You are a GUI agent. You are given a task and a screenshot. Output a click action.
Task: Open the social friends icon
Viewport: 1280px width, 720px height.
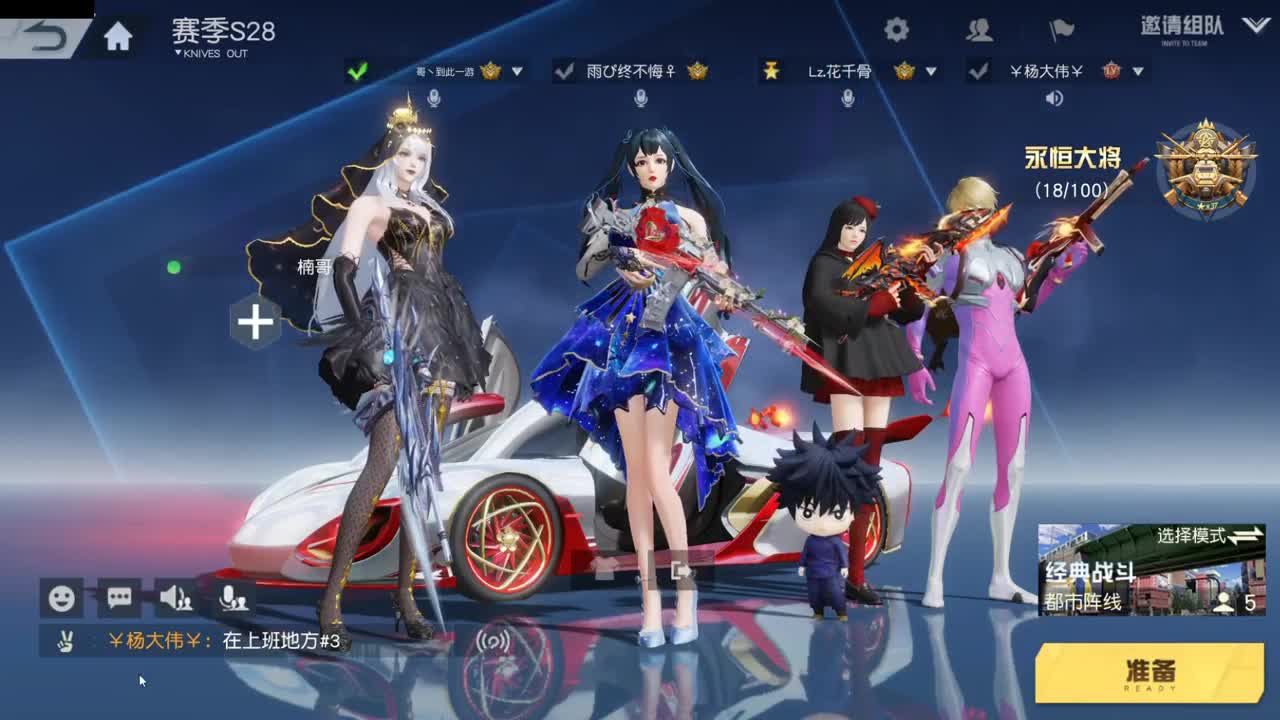click(x=977, y=30)
